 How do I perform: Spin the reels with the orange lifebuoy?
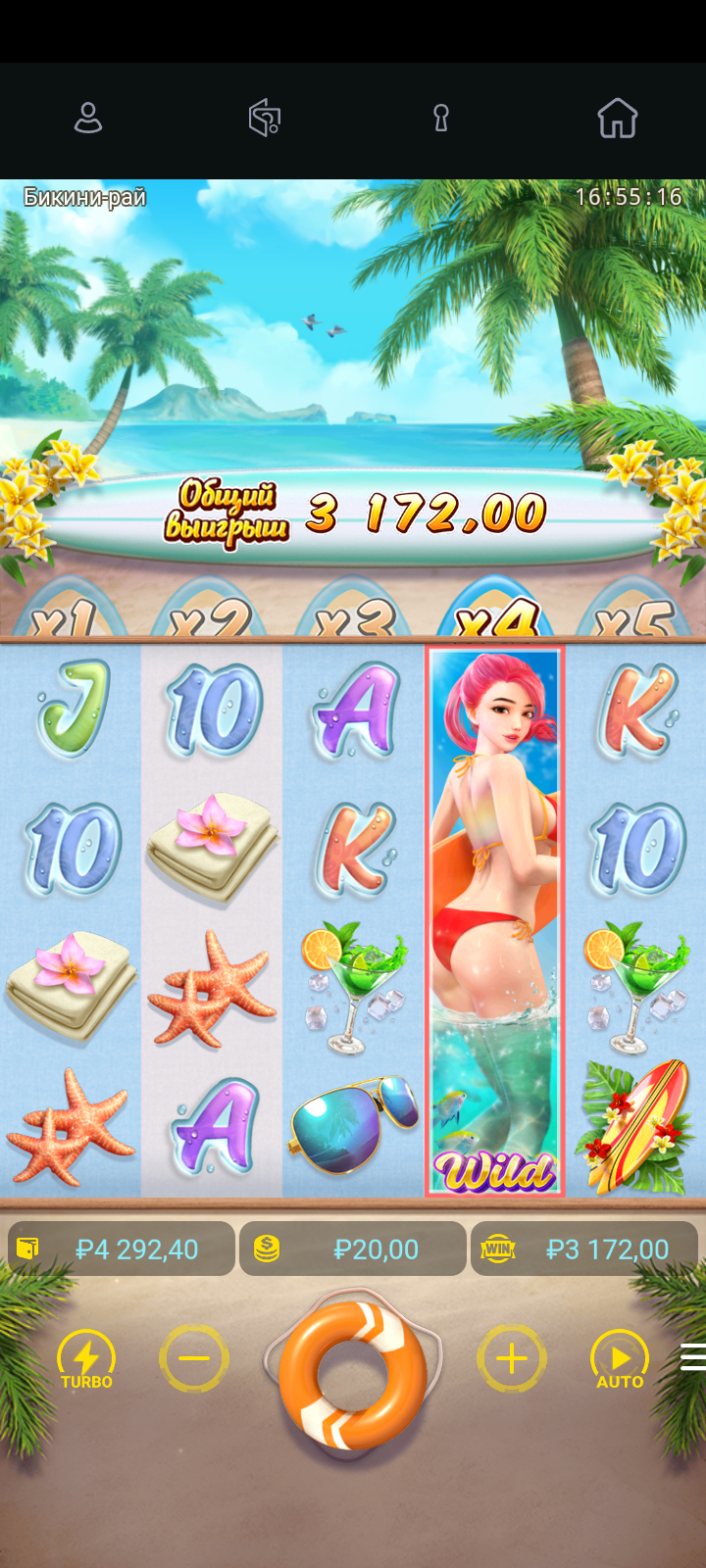(x=353, y=1374)
